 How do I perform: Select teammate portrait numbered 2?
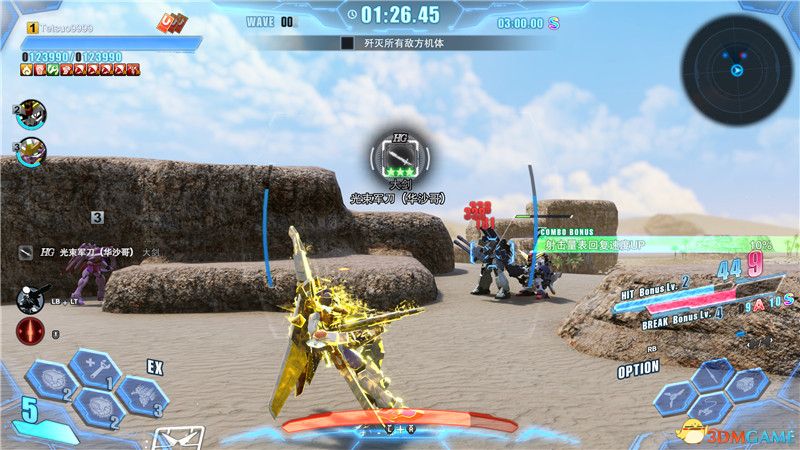click(x=31, y=114)
